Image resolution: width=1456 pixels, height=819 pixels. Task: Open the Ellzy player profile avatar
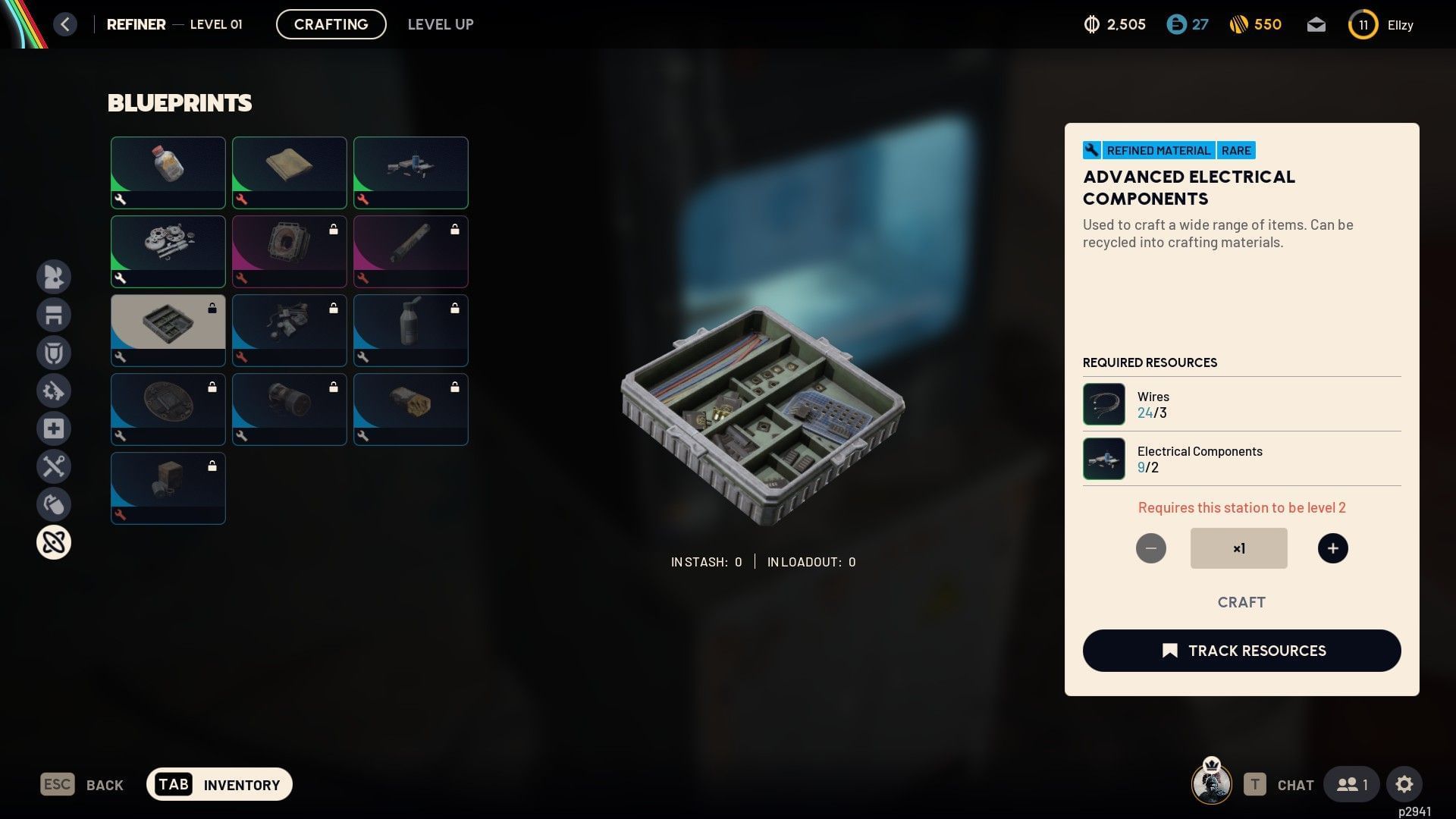pos(1363,24)
